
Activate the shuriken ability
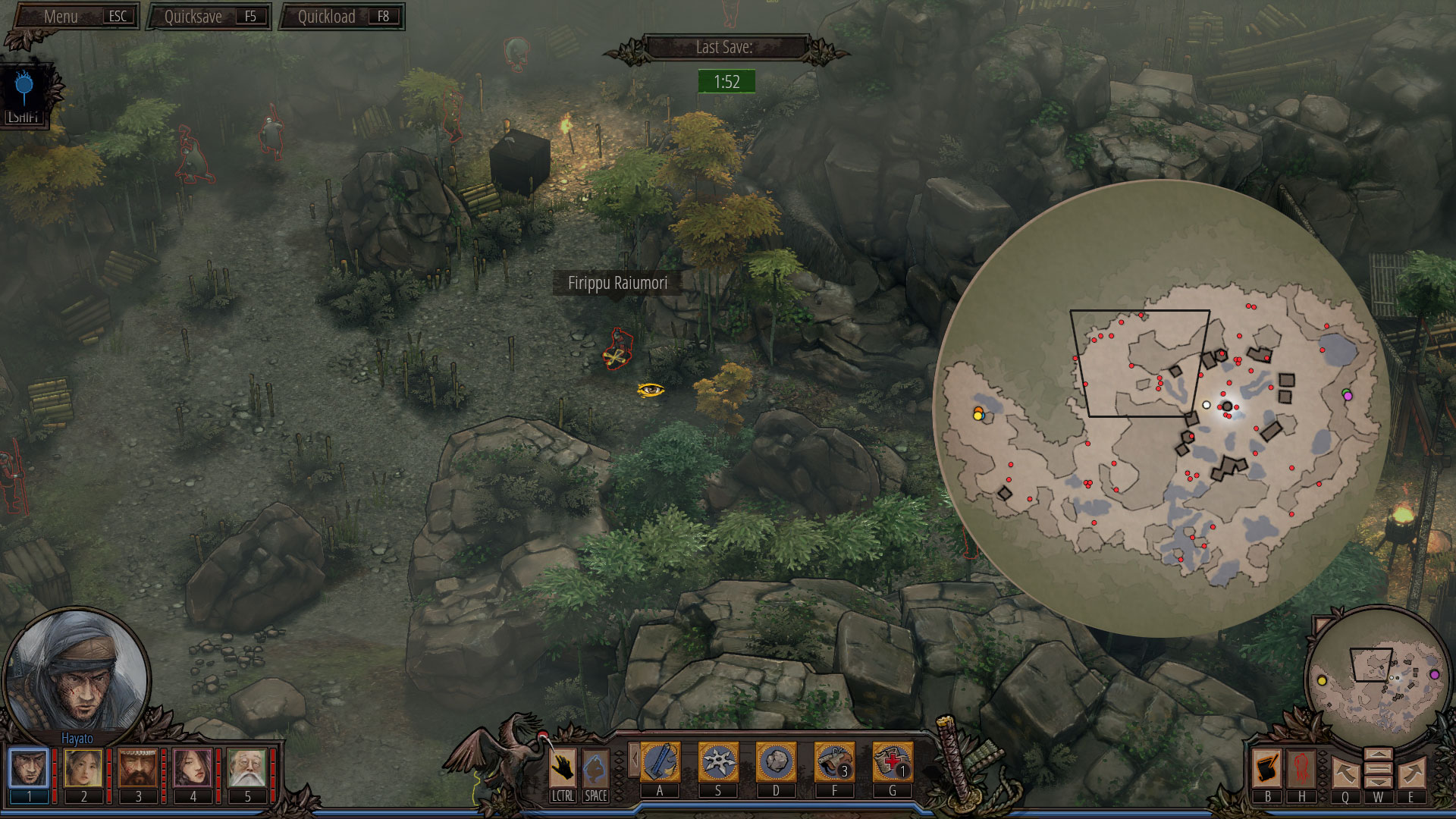click(717, 762)
